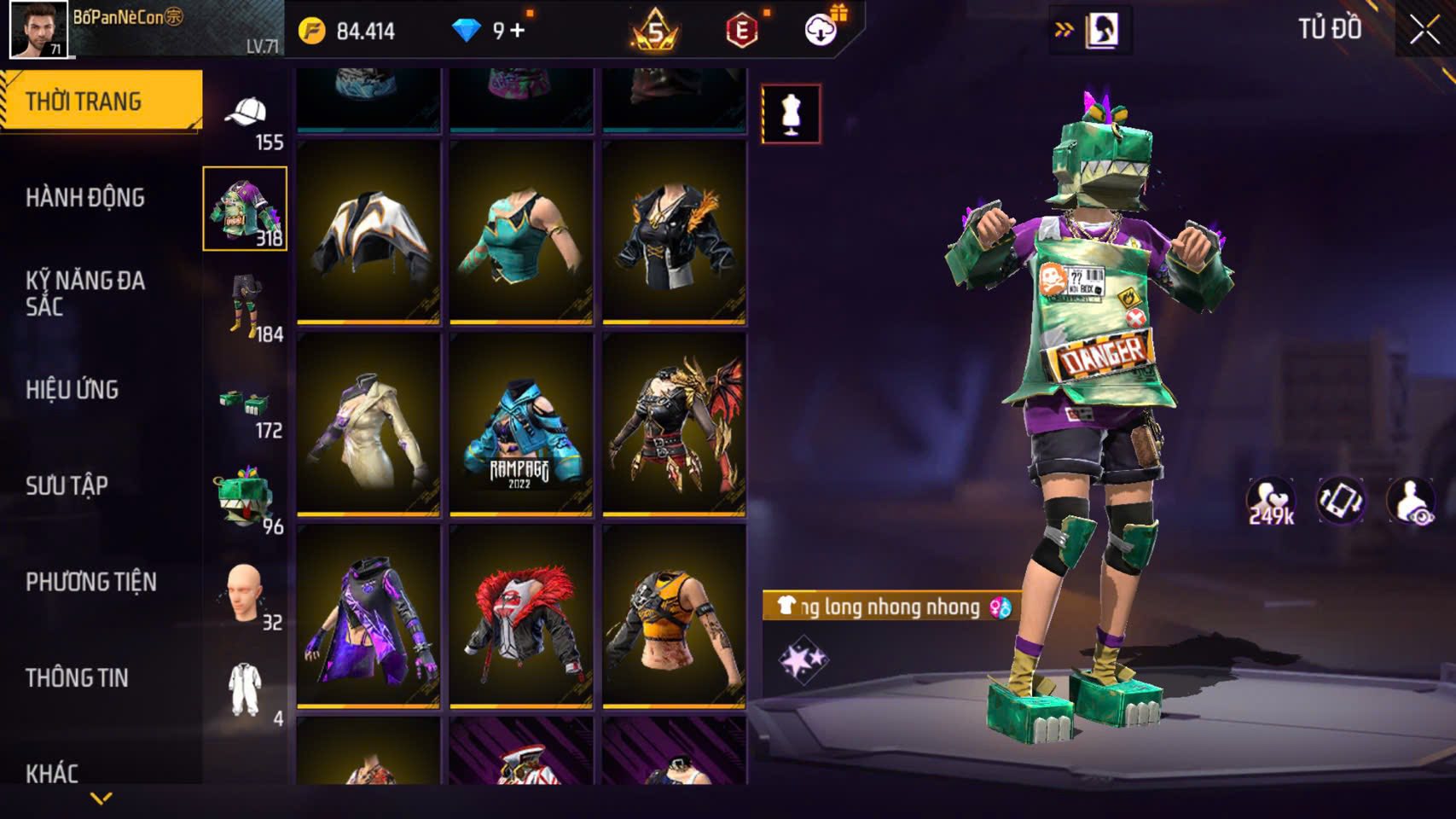Select the red fur collar jacket
The image size is (1456, 819).
521,616
